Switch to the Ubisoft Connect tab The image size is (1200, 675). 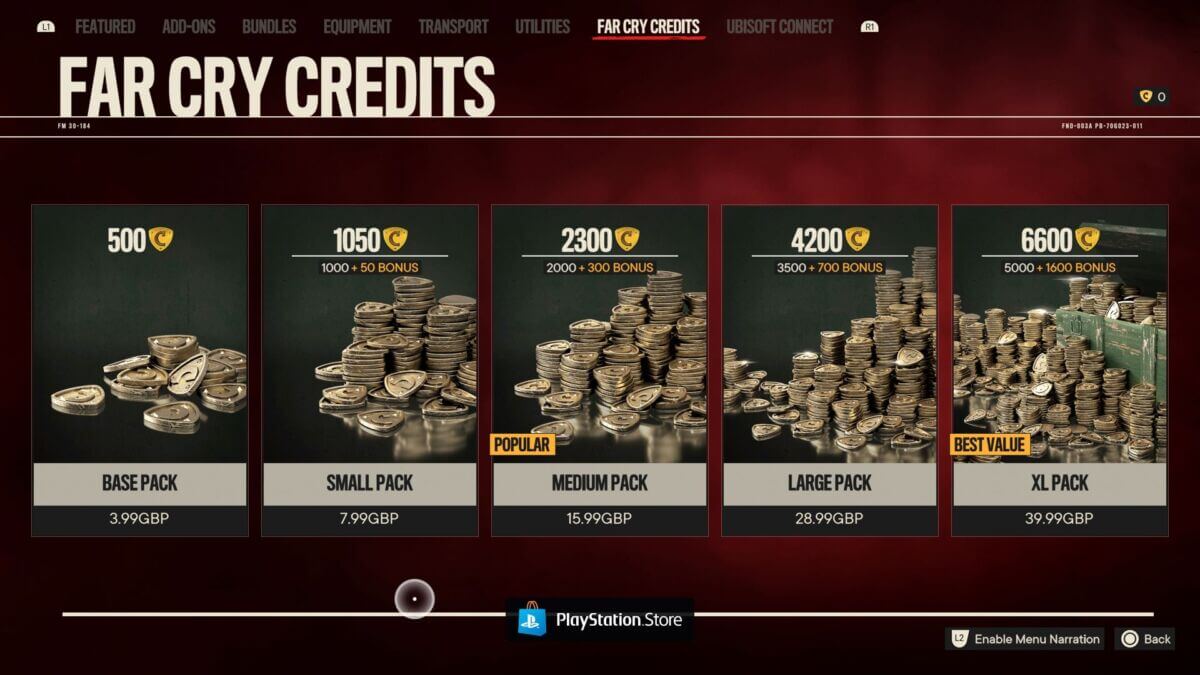click(x=779, y=27)
